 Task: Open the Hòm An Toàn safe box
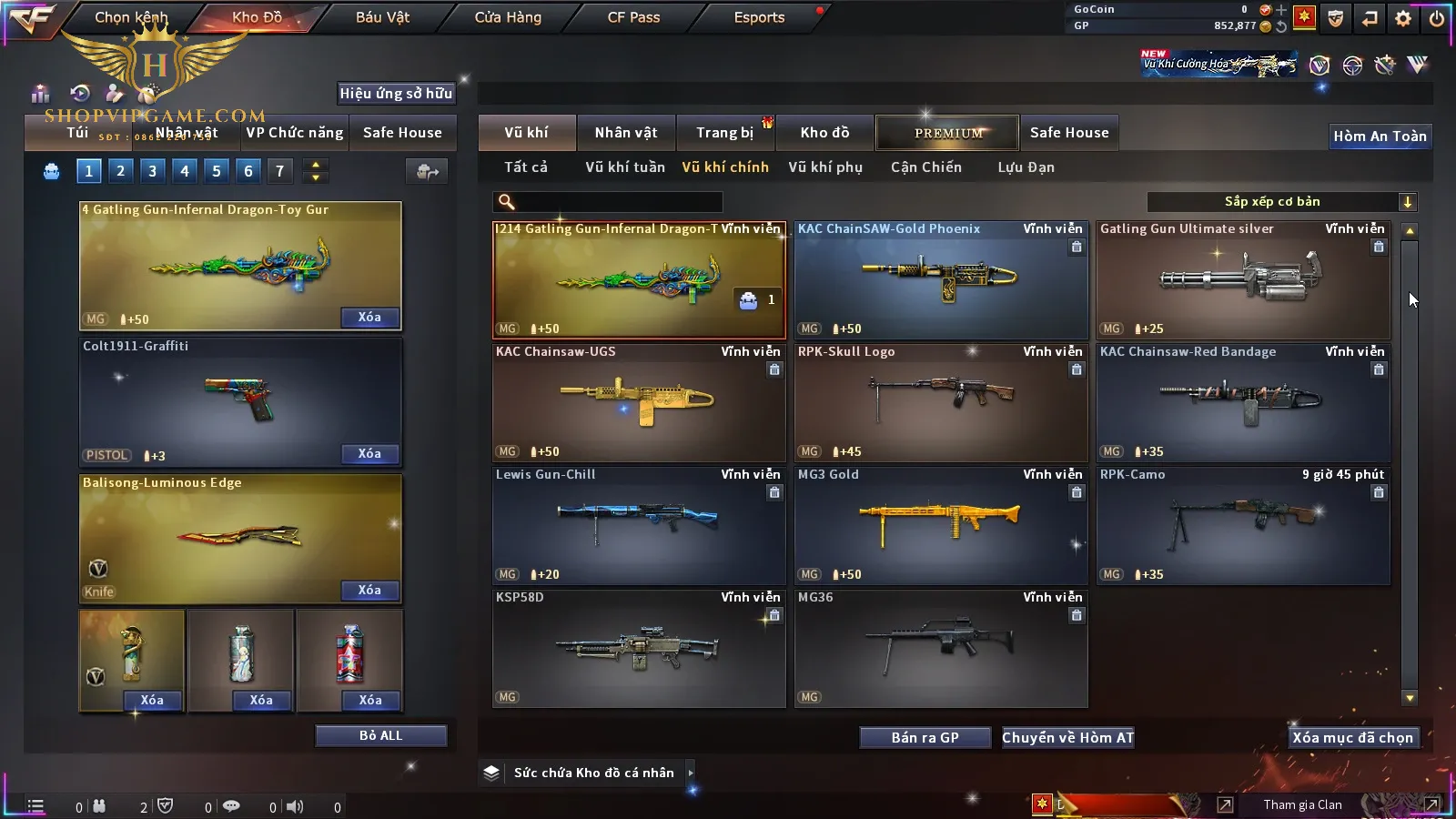point(1380,136)
